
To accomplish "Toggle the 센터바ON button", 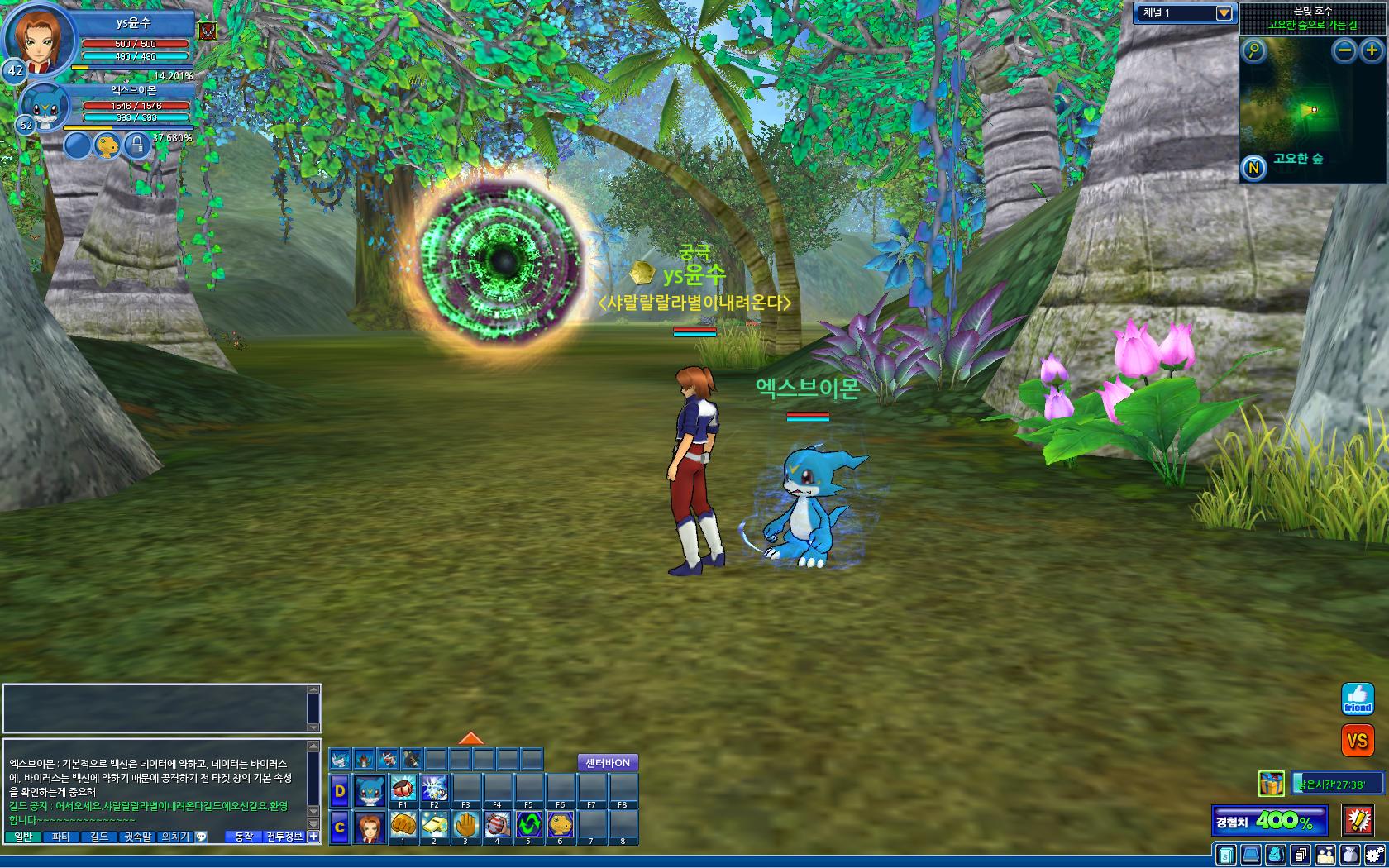I will click(608, 763).
